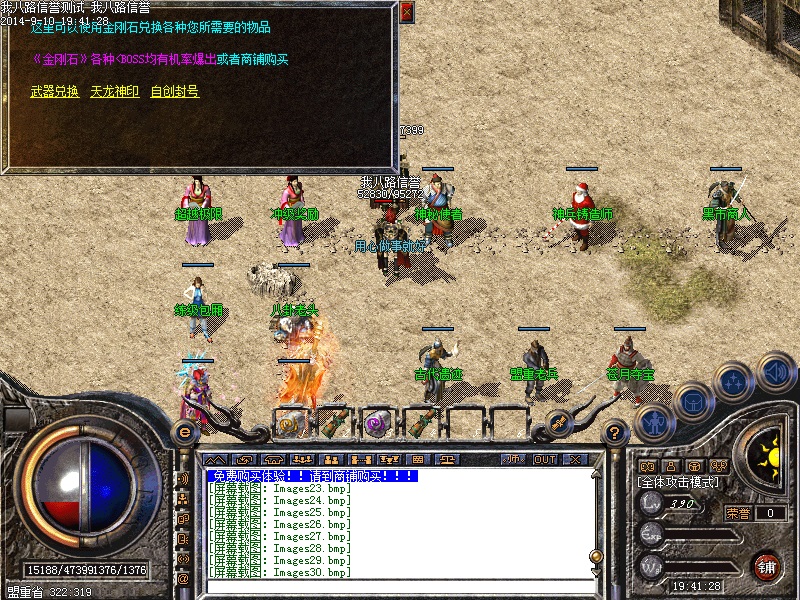Click the OUT button above the chat
Image resolution: width=800 pixels, height=600 pixels.
click(x=544, y=459)
